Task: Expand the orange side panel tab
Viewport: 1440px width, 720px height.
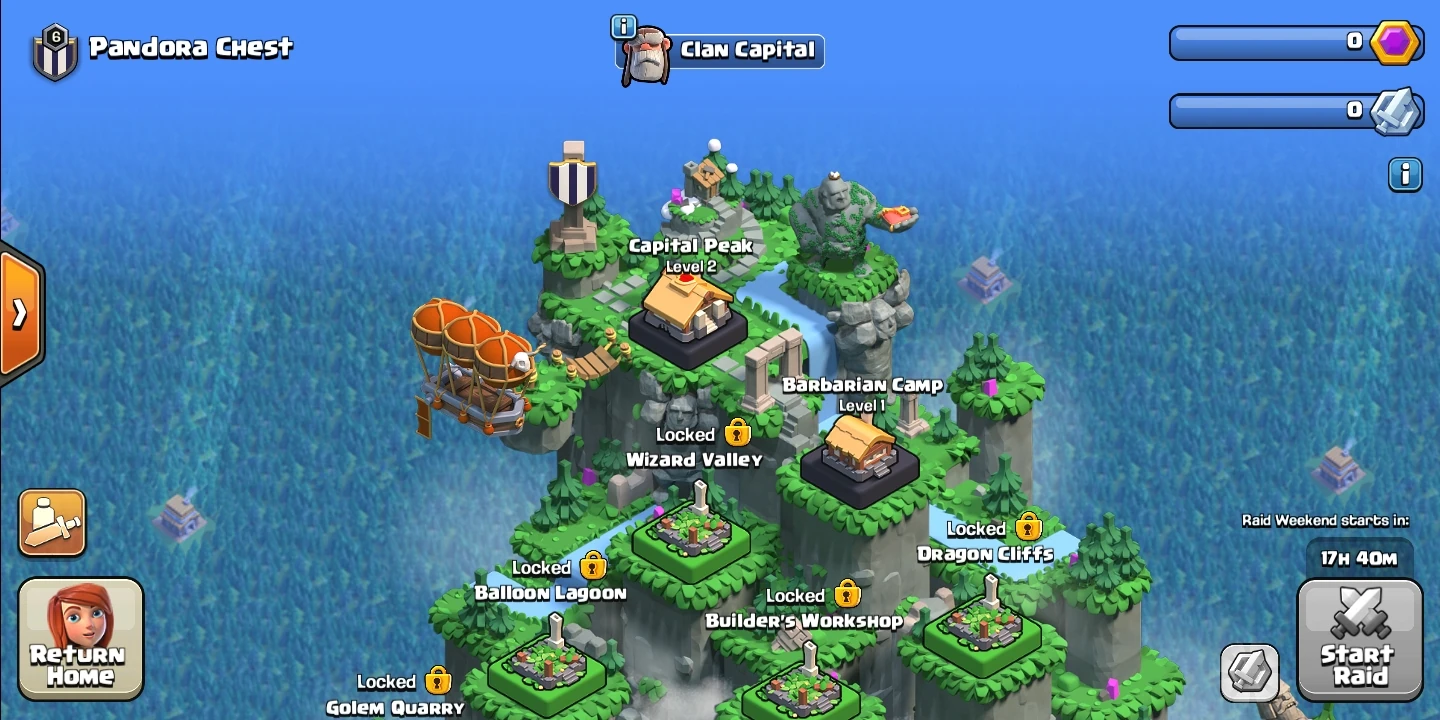Action: tap(18, 313)
